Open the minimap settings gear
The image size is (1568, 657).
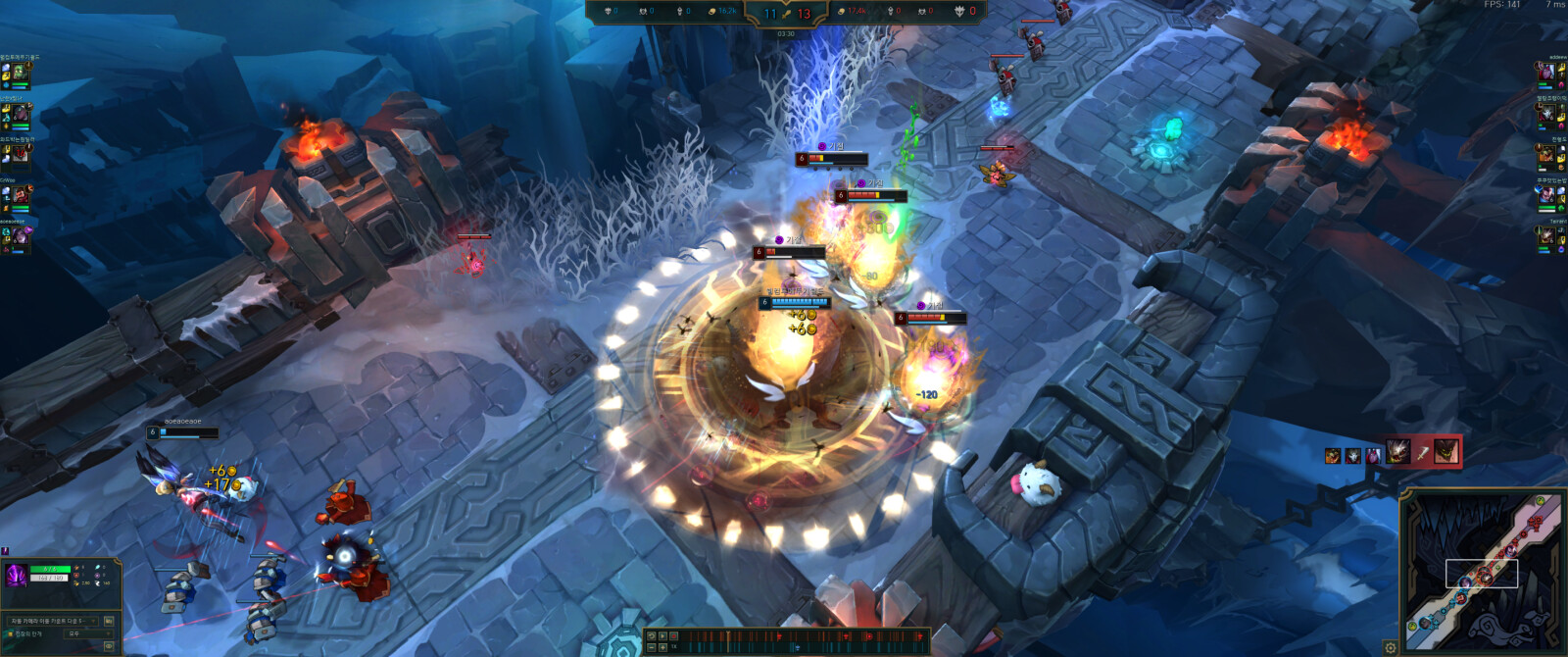tap(1390, 647)
